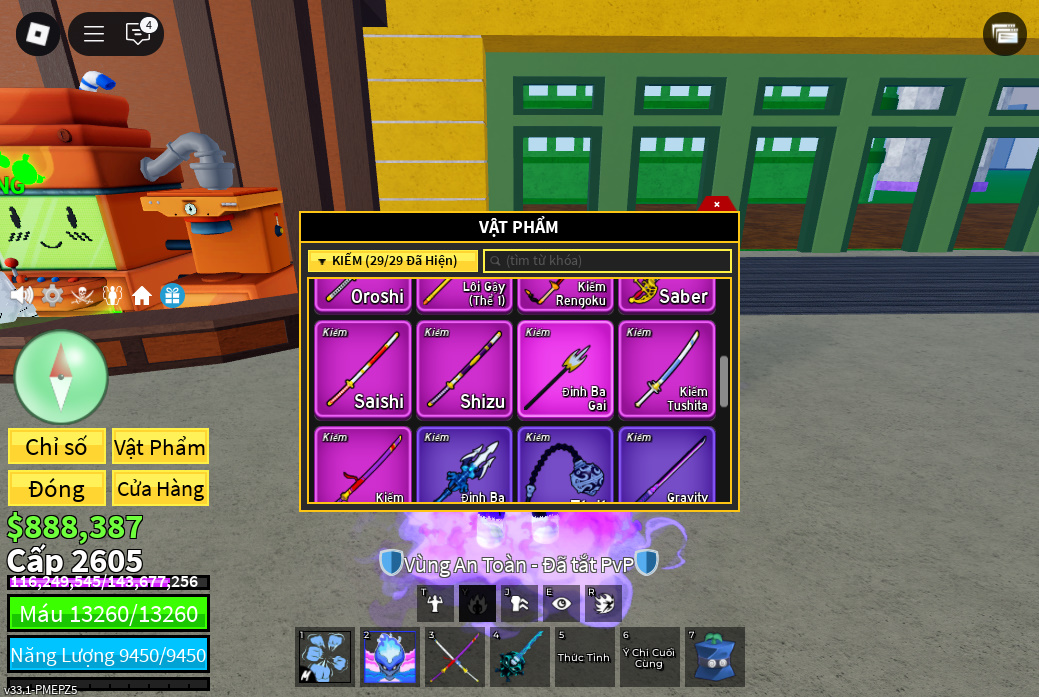The width and height of the screenshot is (1039, 697).
Task: Open the Chỉ số stats menu
Action: coord(57,447)
